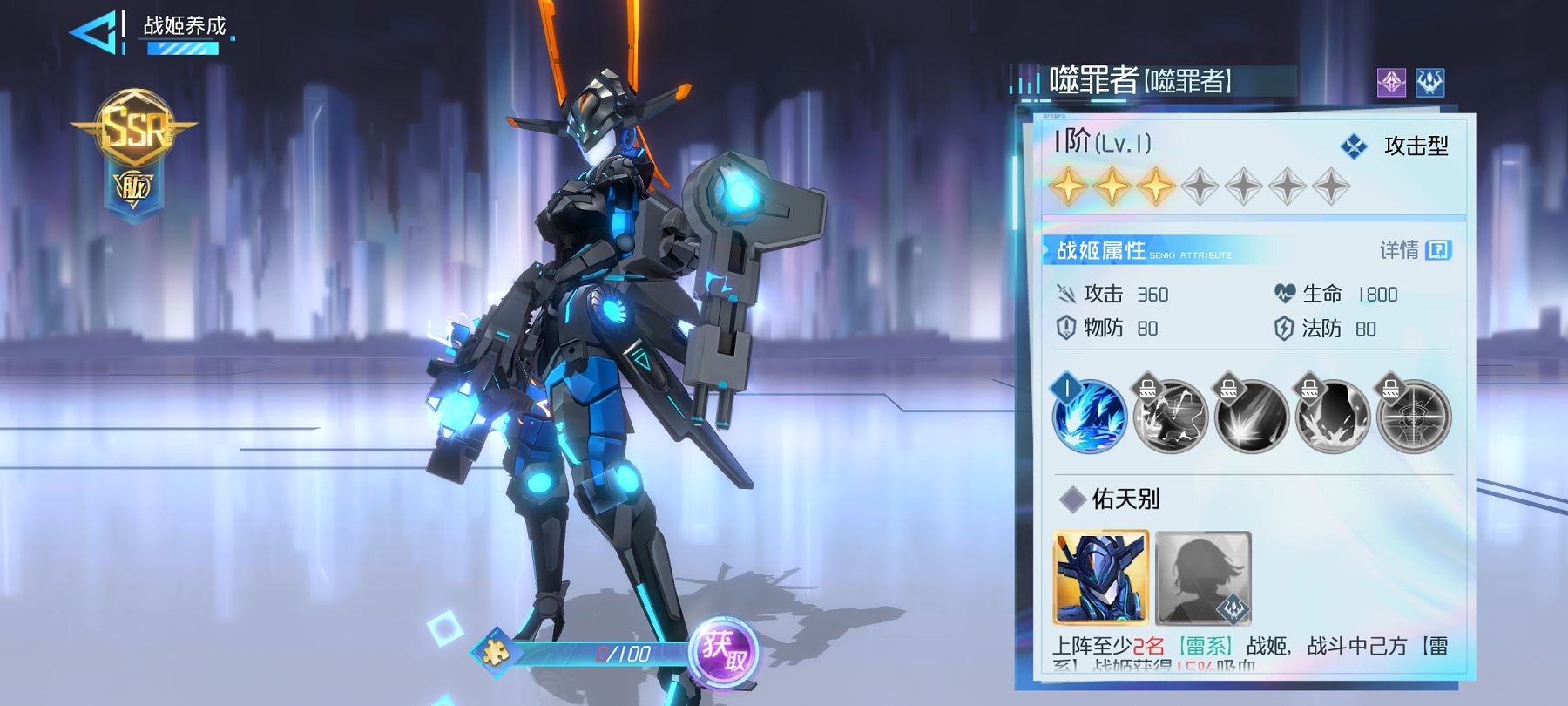Click the 攻击型 attack type label
Viewport: 1568px width, 706px height.
pyautogui.click(x=1415, y=146)
